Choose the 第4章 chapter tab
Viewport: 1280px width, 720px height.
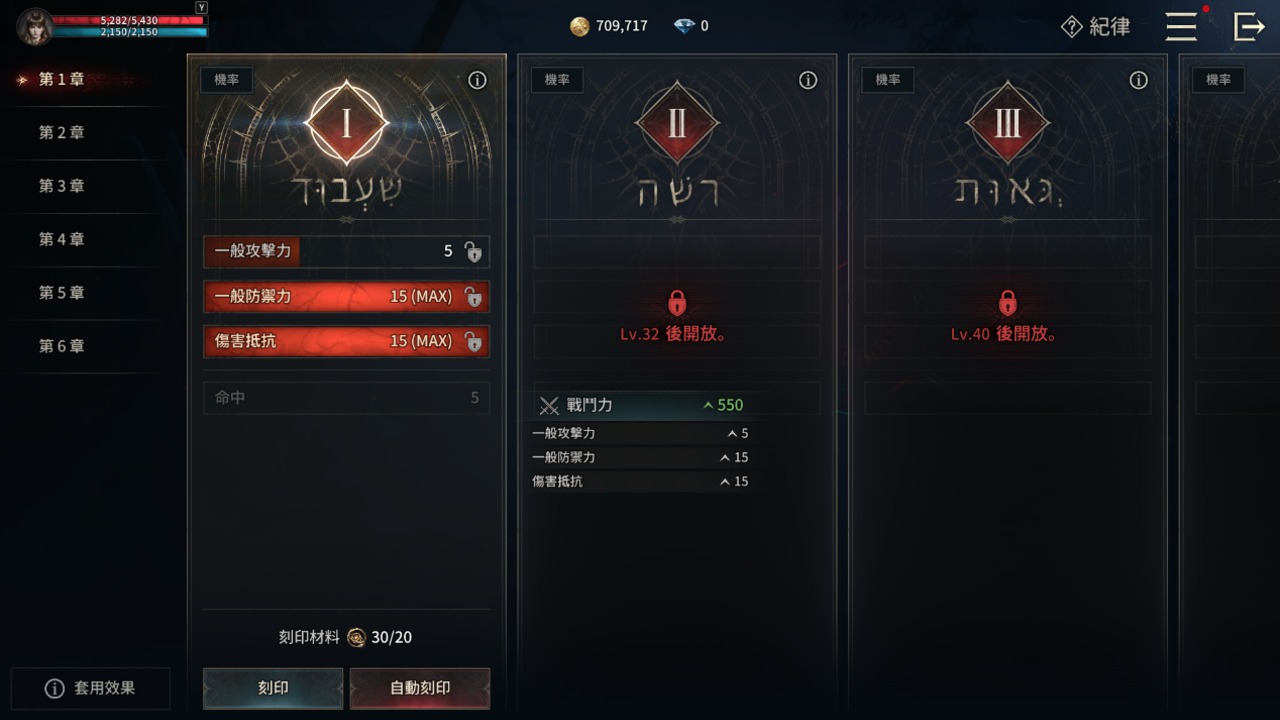click(61, 240)
